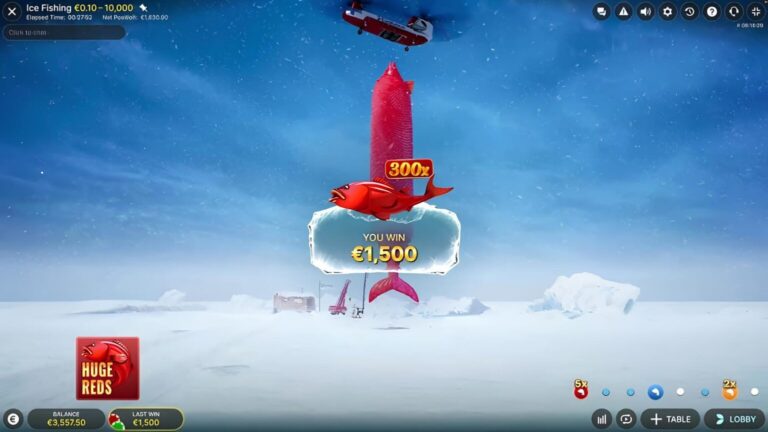
Task: Open the chat speech-bubble panel
Action: pos(602,12)
